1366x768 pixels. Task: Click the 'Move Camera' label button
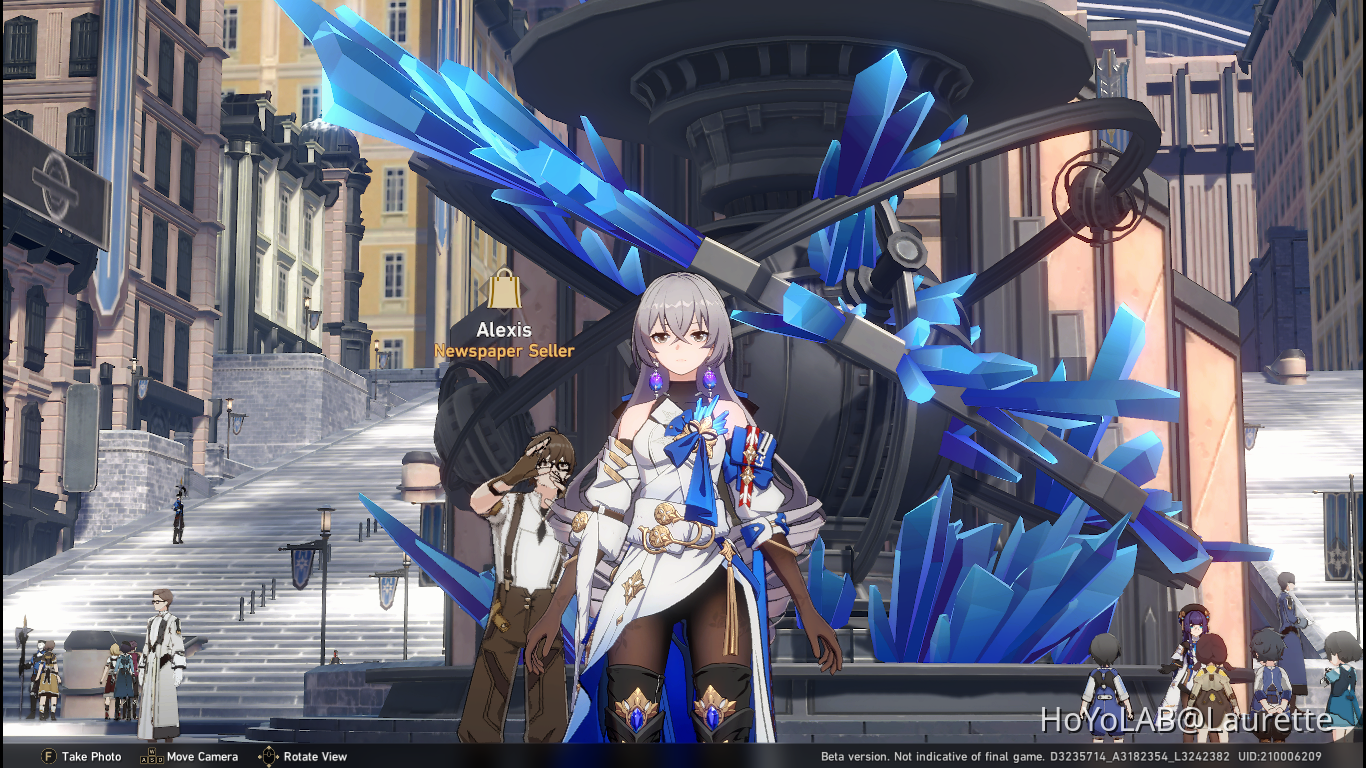[x=201, y=757]
